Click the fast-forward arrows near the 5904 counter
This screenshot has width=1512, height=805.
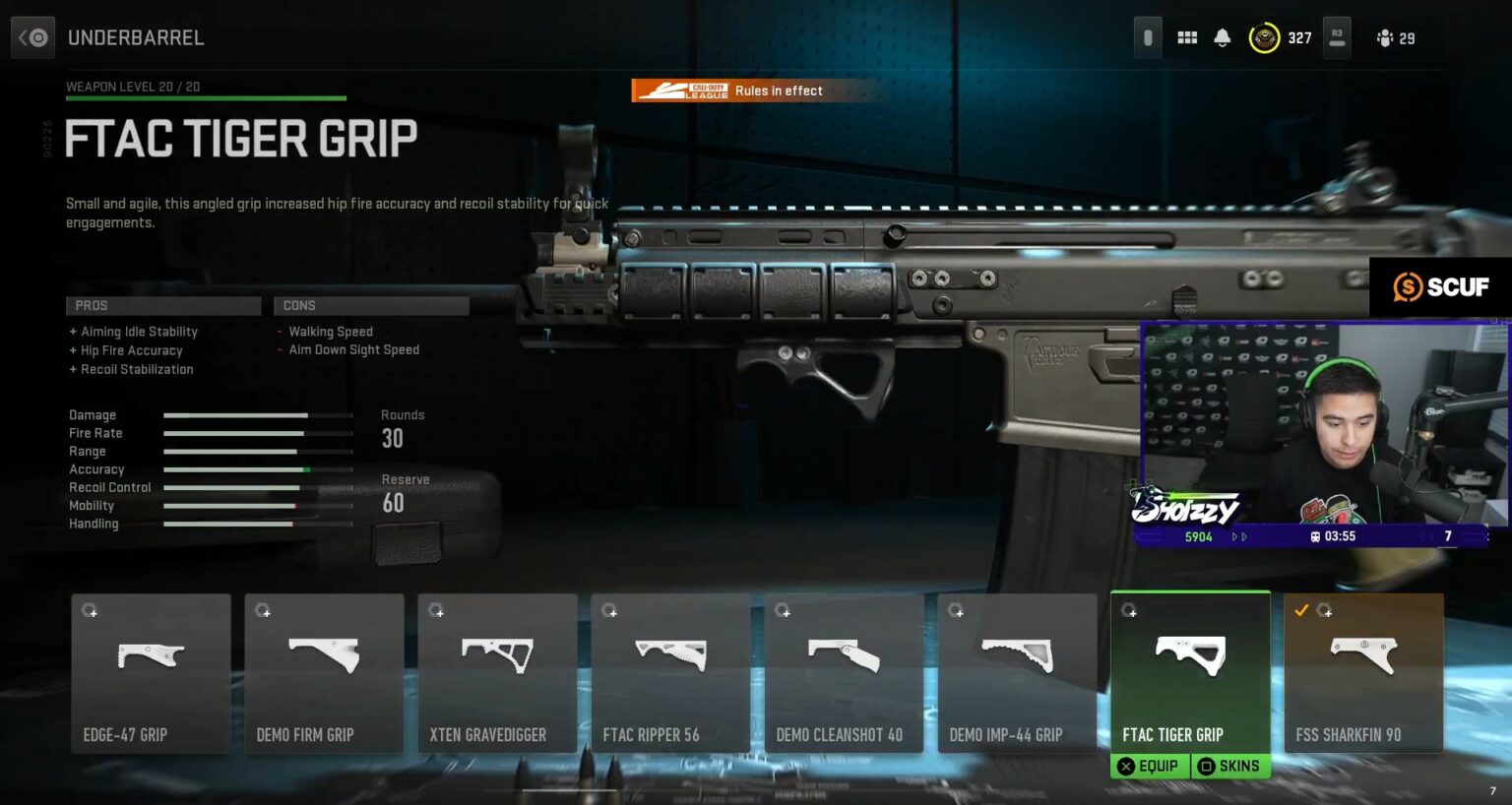[x=1238, y=537]
